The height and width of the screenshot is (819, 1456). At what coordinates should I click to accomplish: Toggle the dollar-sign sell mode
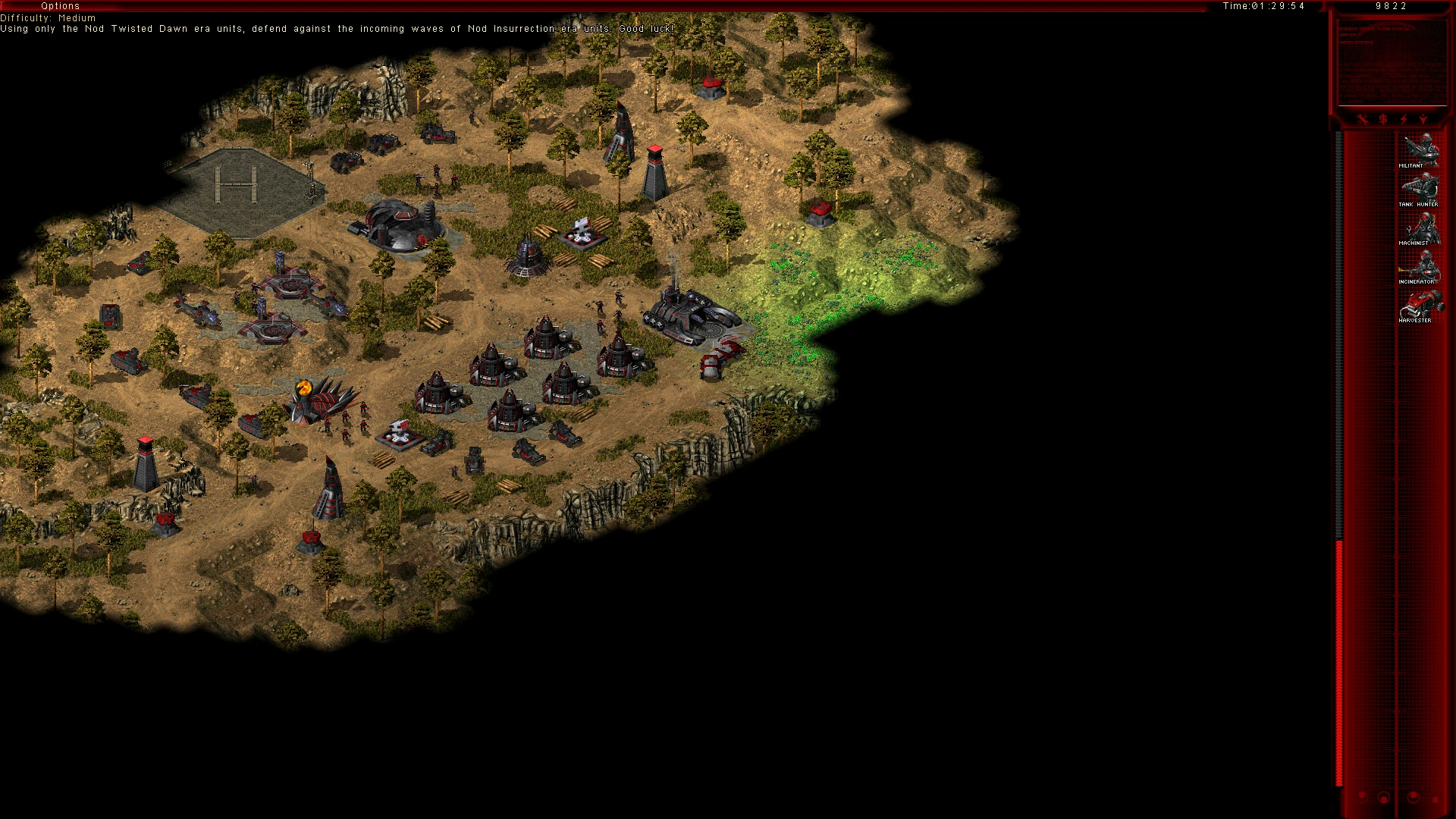(1383, 119)
